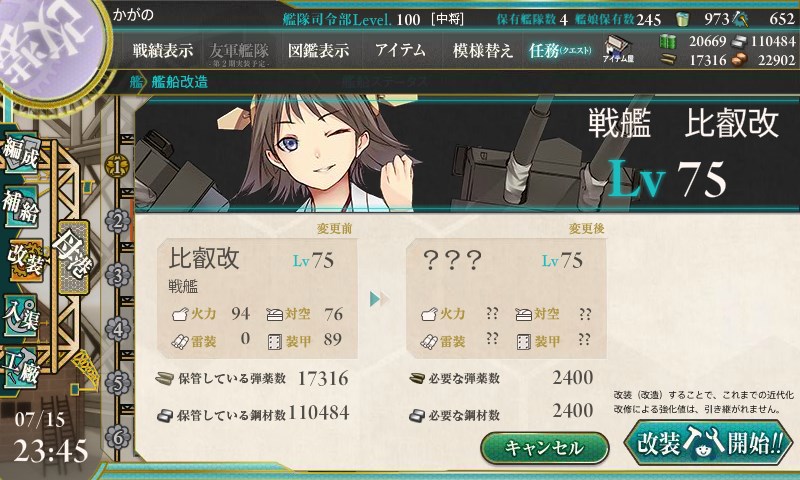Select ship slot number 3

118,274
